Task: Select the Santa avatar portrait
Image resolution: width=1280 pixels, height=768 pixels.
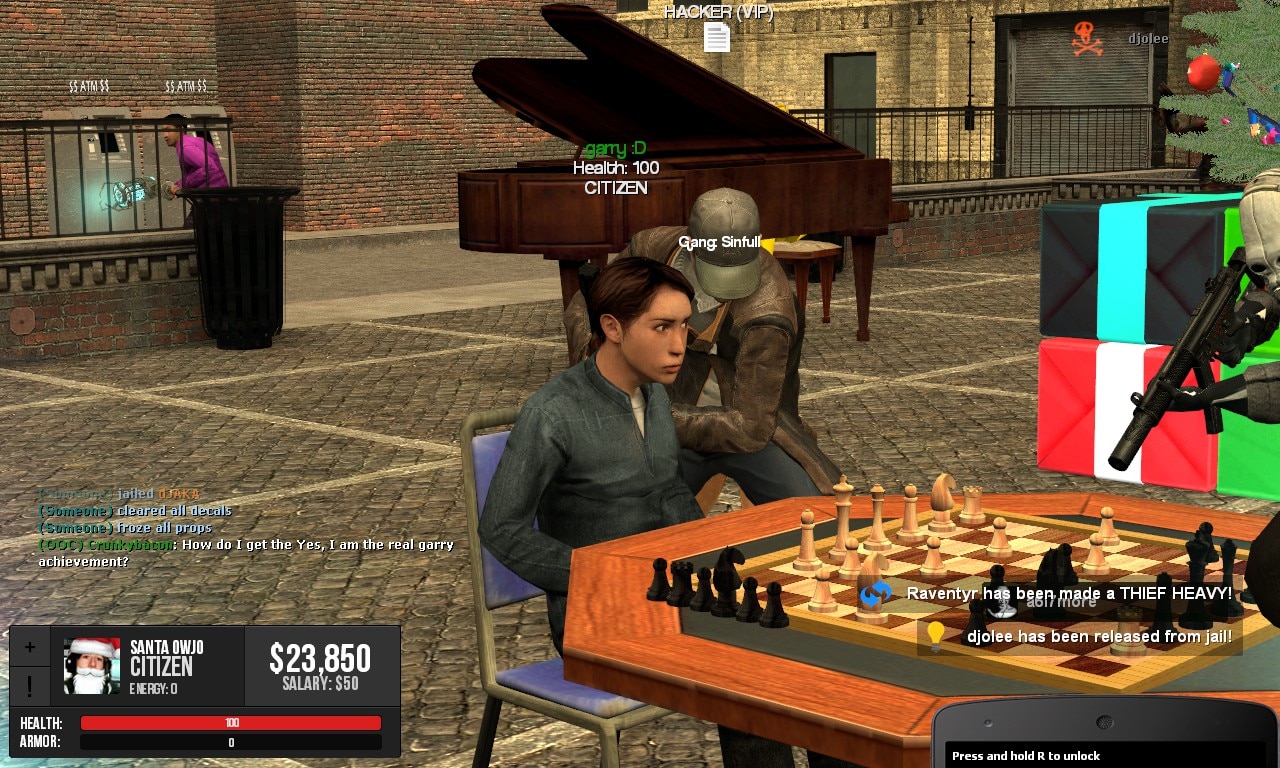Action: (x=92, y=665)
